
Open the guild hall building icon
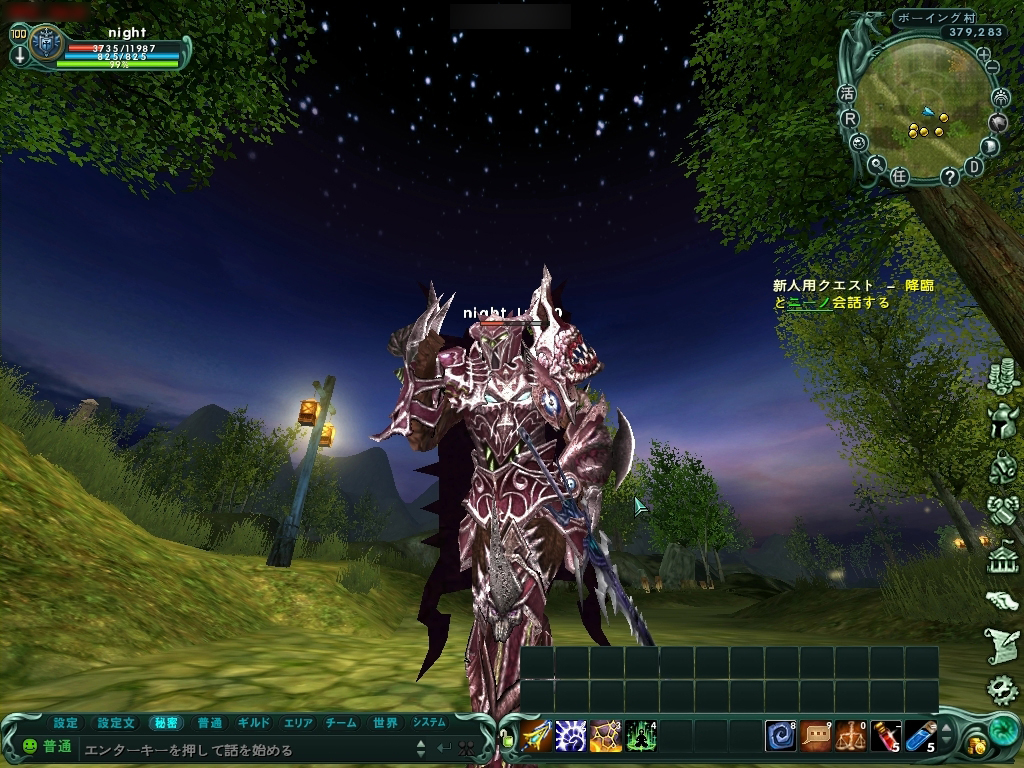(1002, 556)
